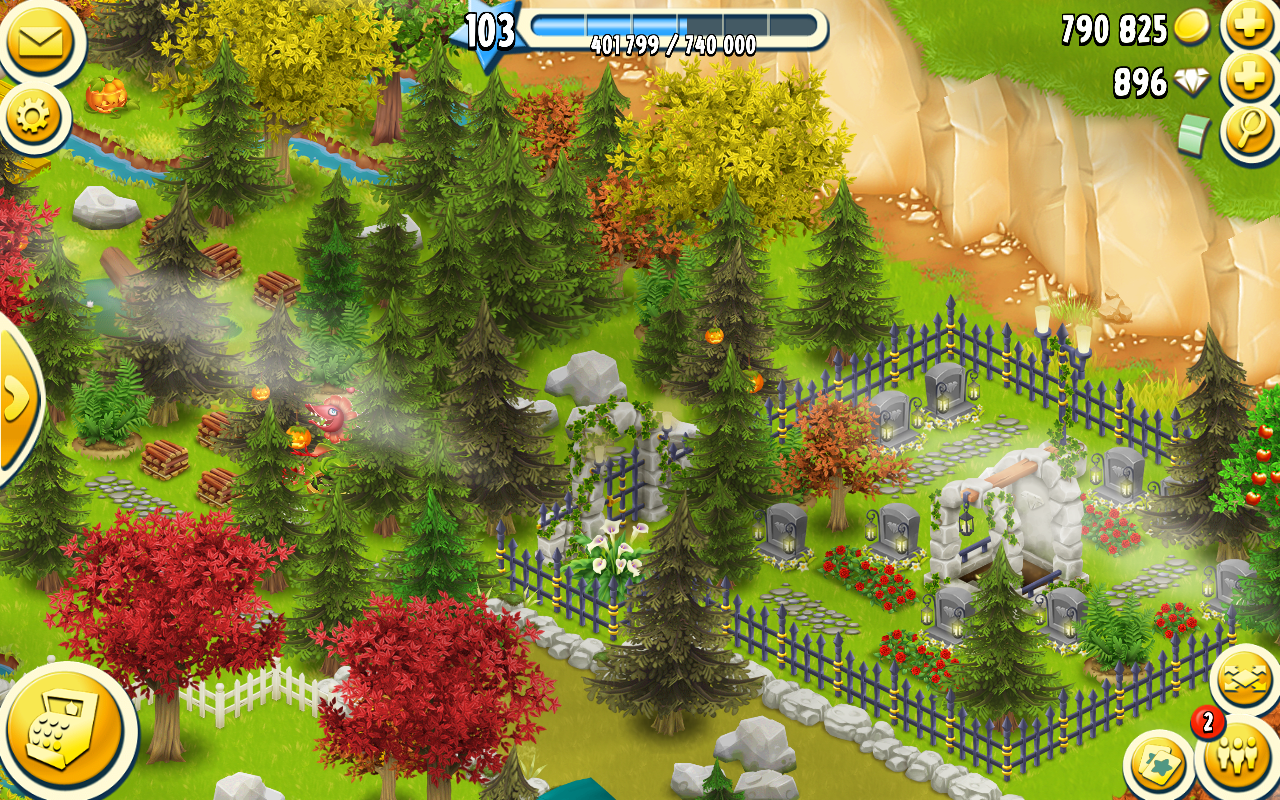Activate the four-arrows tile button

(x=1243, y=680)
